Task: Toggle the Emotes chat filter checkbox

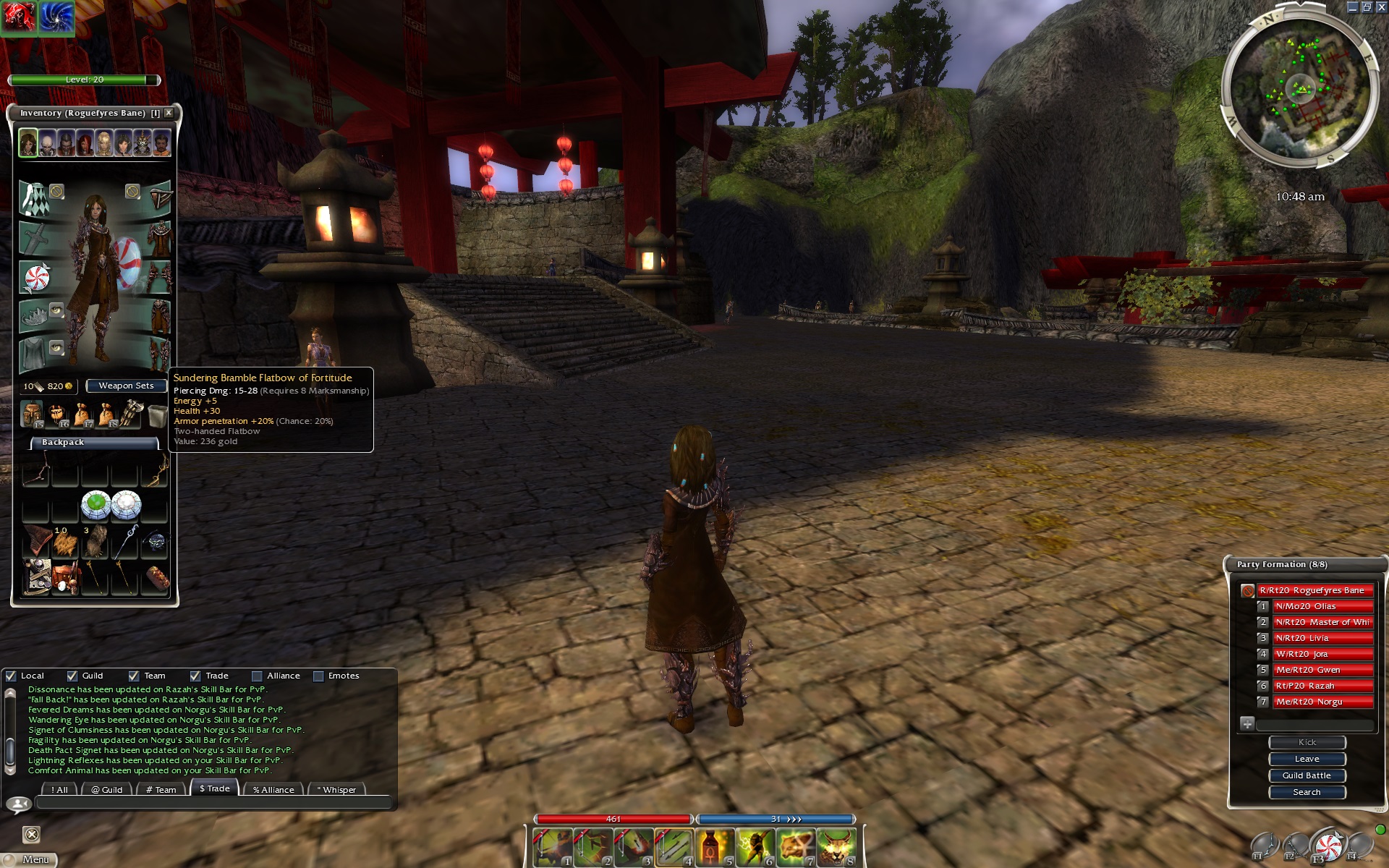Action: (x=318, y=676)
